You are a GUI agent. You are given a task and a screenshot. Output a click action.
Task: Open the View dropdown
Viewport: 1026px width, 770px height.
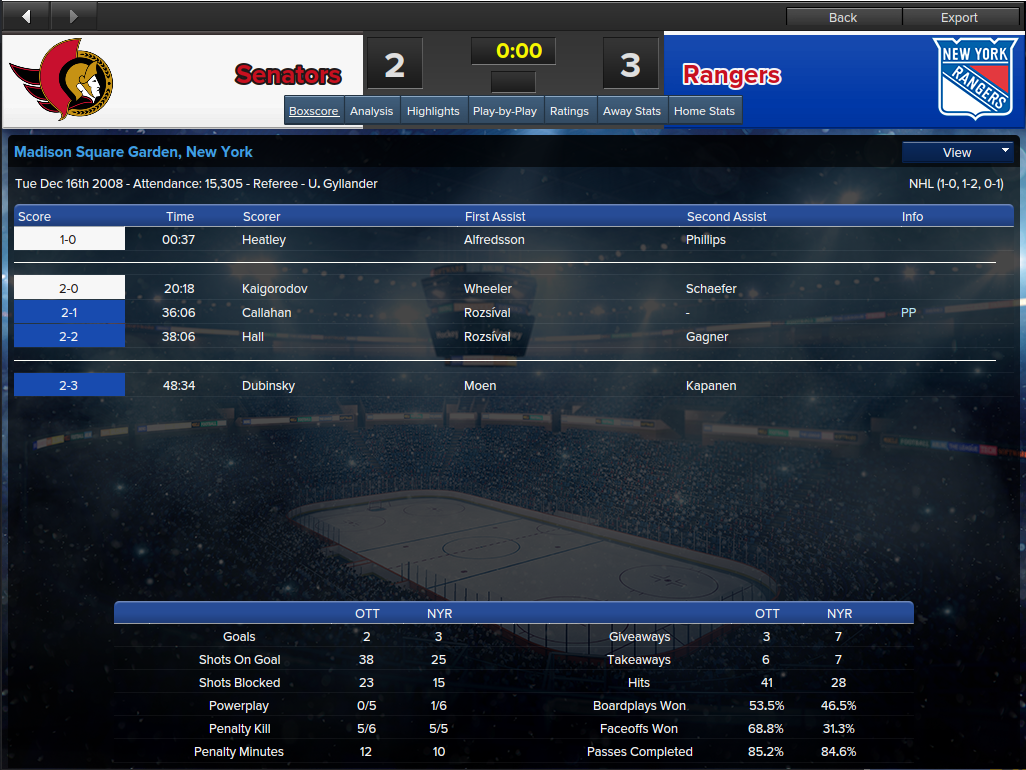click(x=958, y=152)
